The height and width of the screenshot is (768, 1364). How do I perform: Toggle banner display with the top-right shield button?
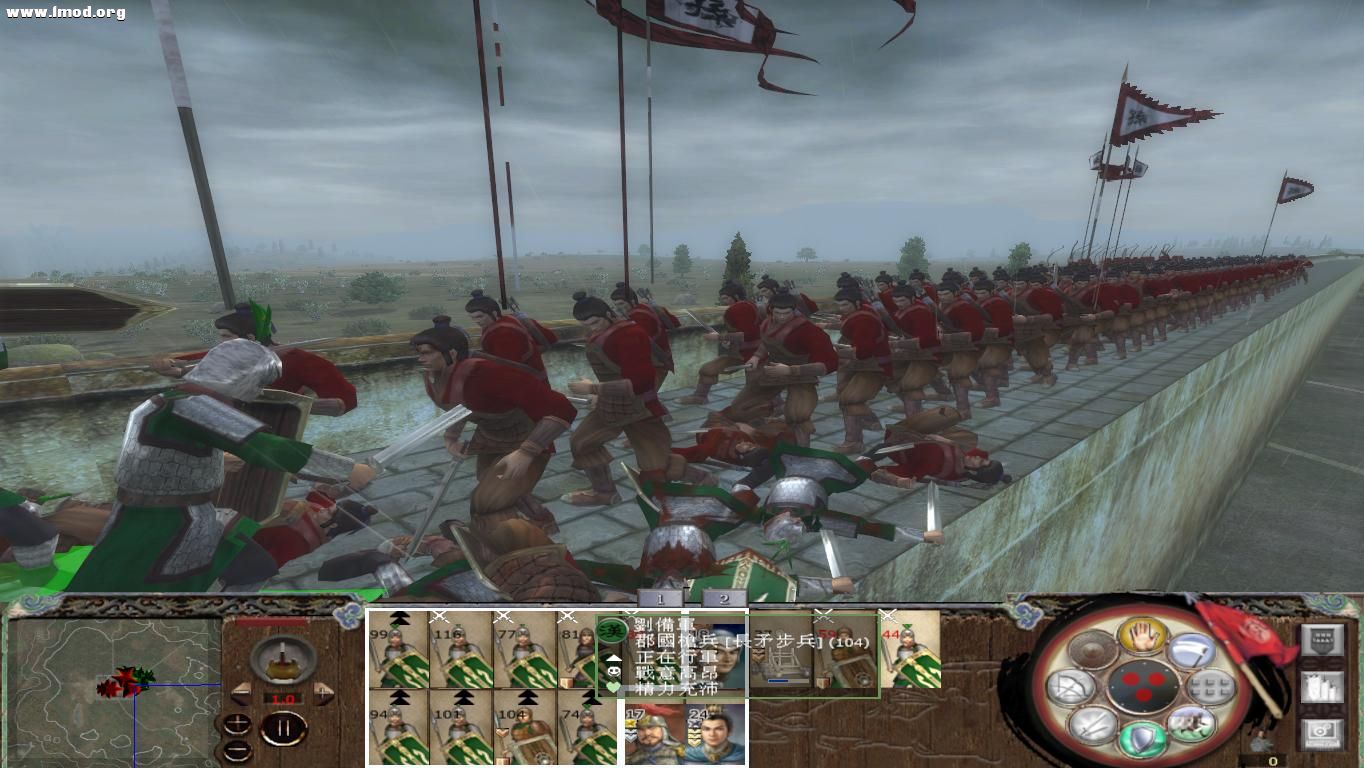point(1322,639)
